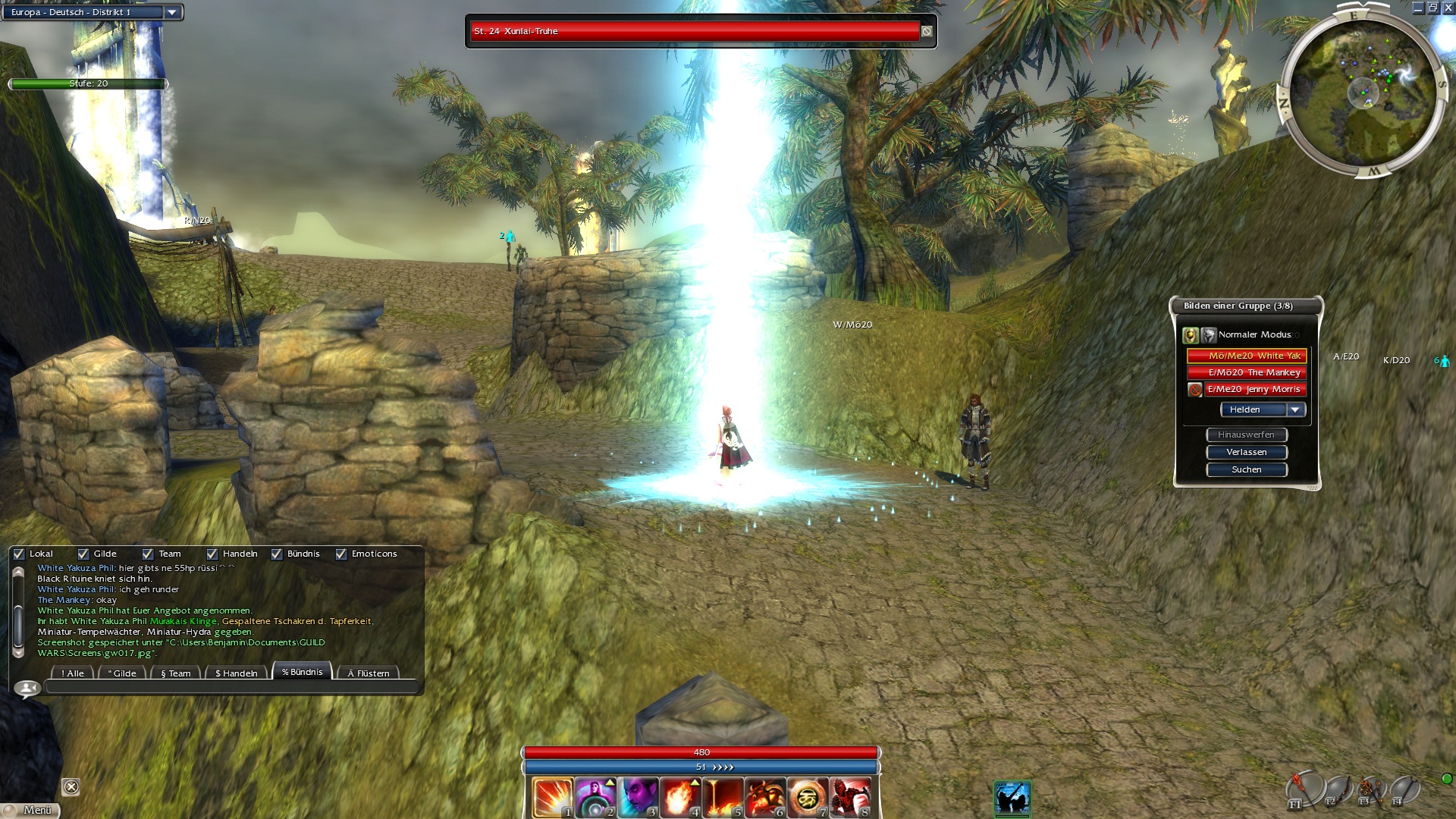This screenshot has width=1456, height=819.
Task: Uncheck the Emoticons chat filter
Action: (341, 554)
